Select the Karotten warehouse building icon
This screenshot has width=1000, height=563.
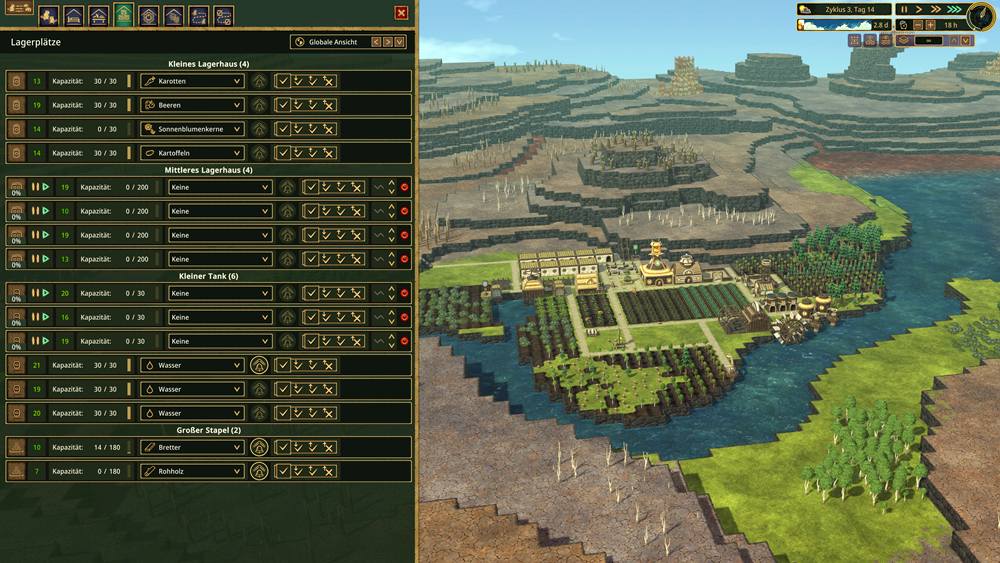16,81
